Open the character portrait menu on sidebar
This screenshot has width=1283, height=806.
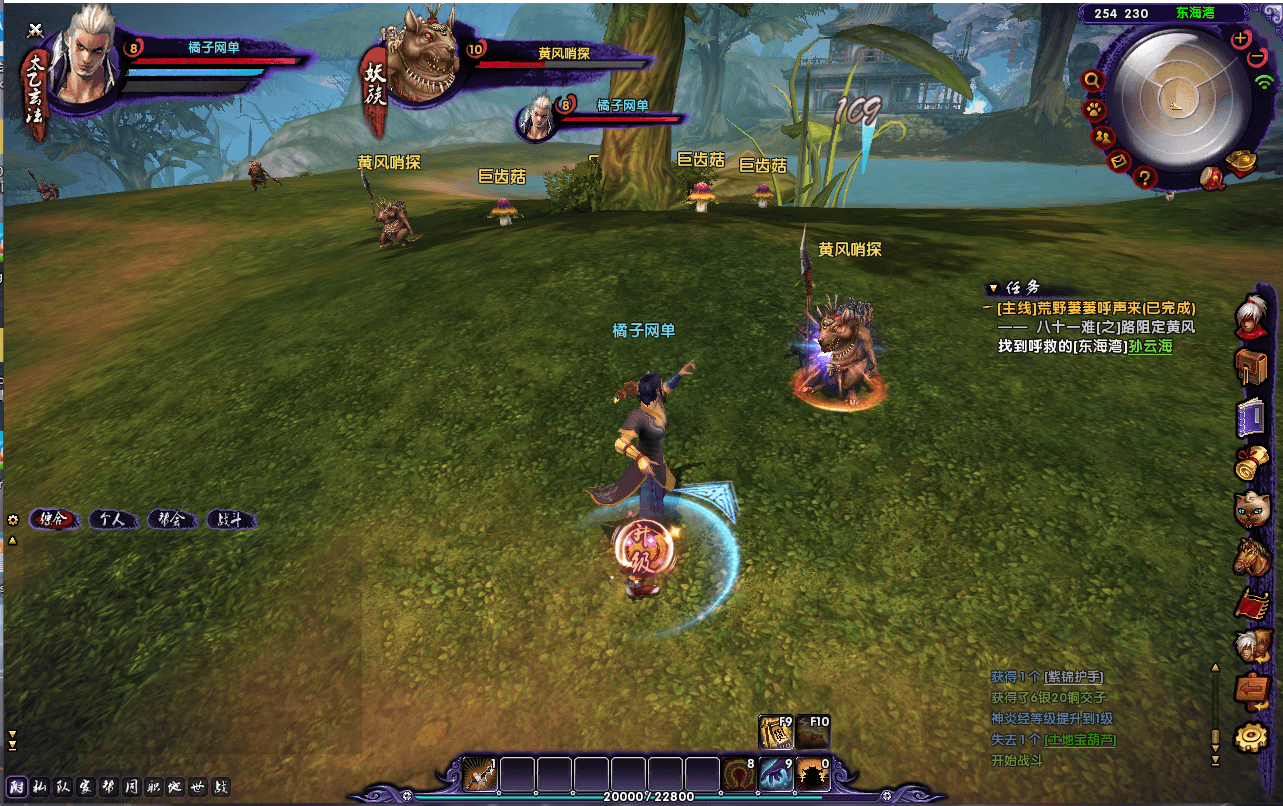(x=1251, y=318)
